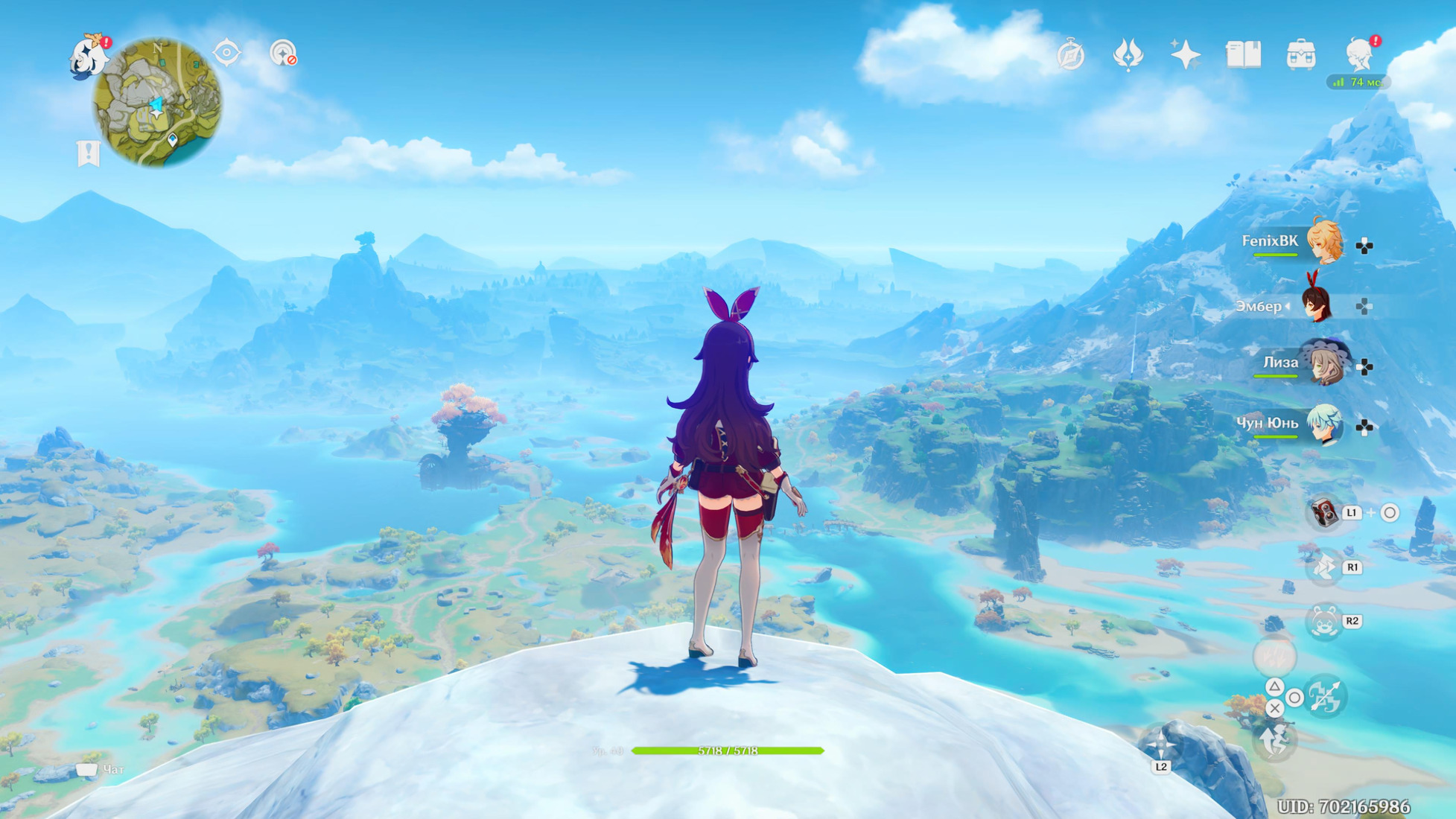The image size is (1456, 819).
Task: Open the four-pointed star Wish icon
Action: tap(1185, 54)
